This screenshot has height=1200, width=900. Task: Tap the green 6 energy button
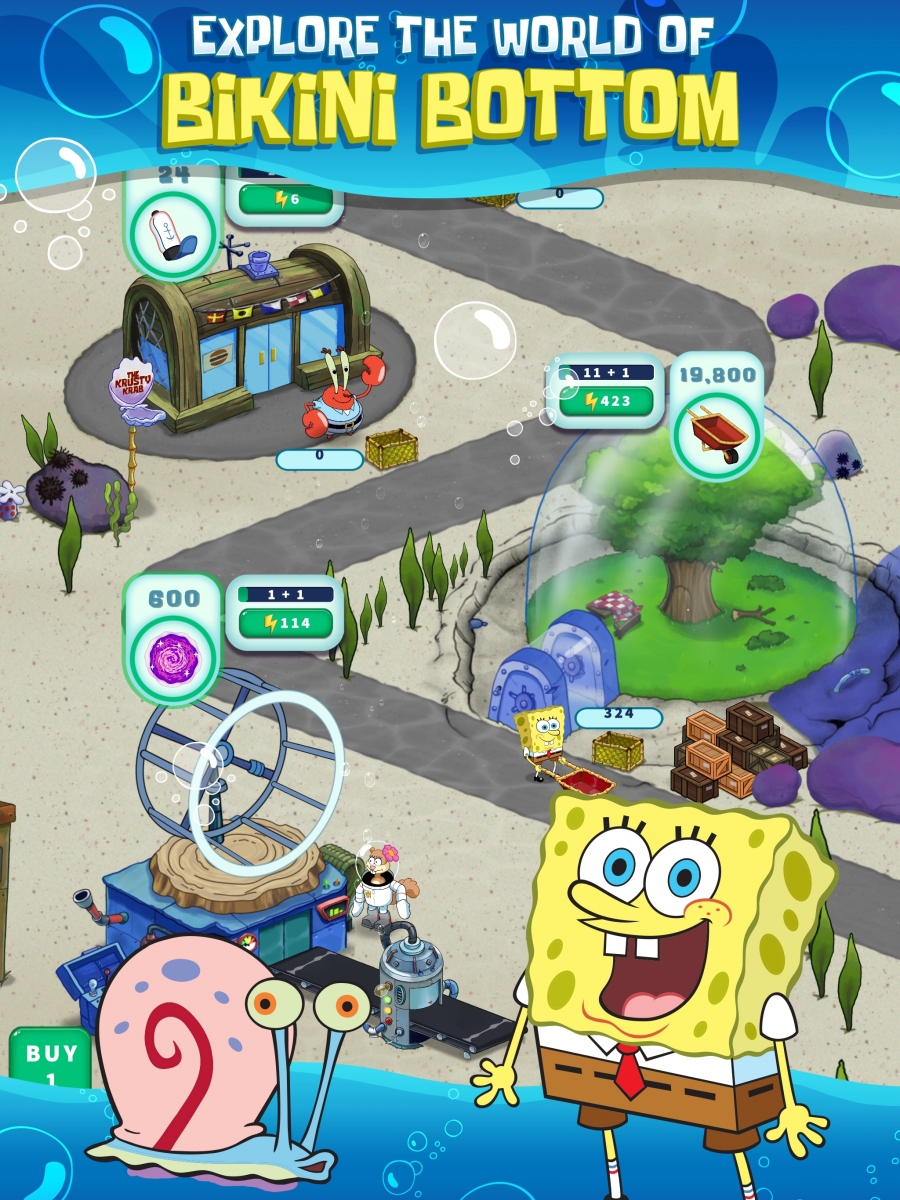[x=287, y=200]
